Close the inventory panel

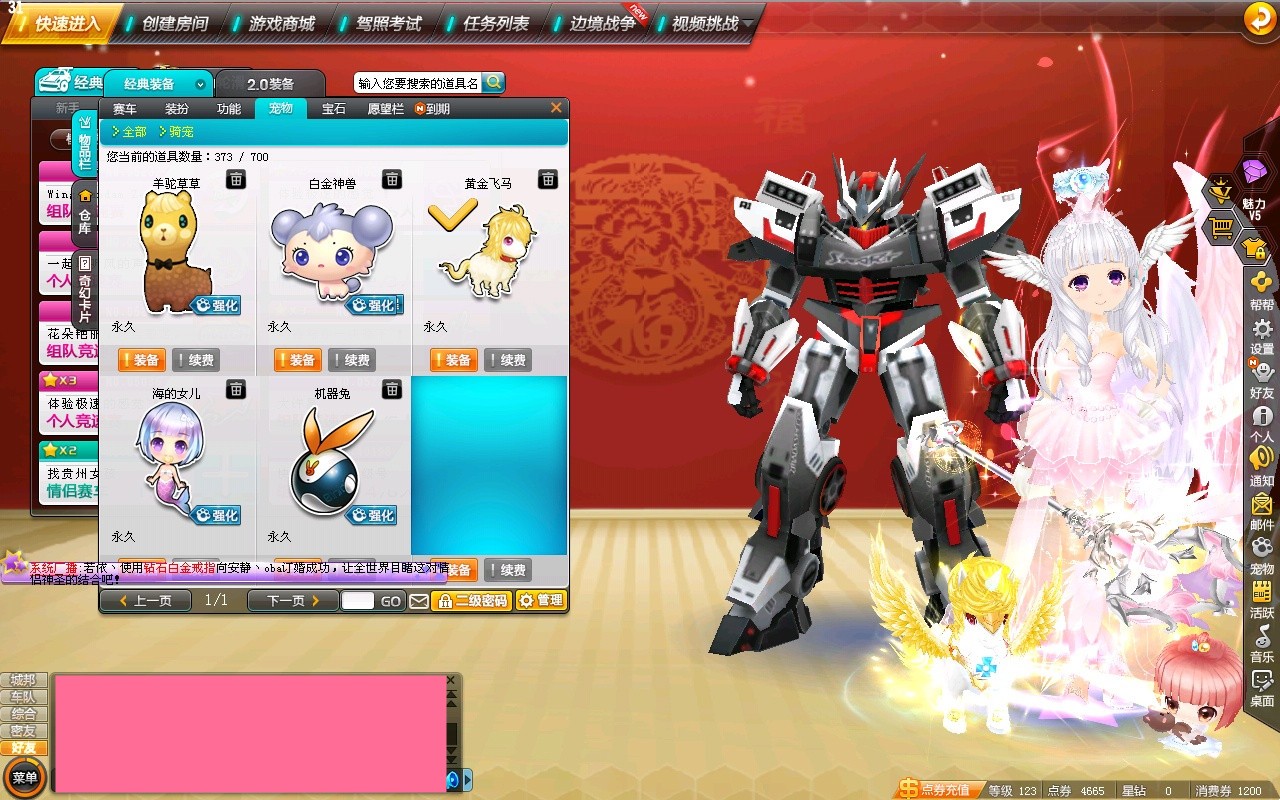click(x=557, y=108)
